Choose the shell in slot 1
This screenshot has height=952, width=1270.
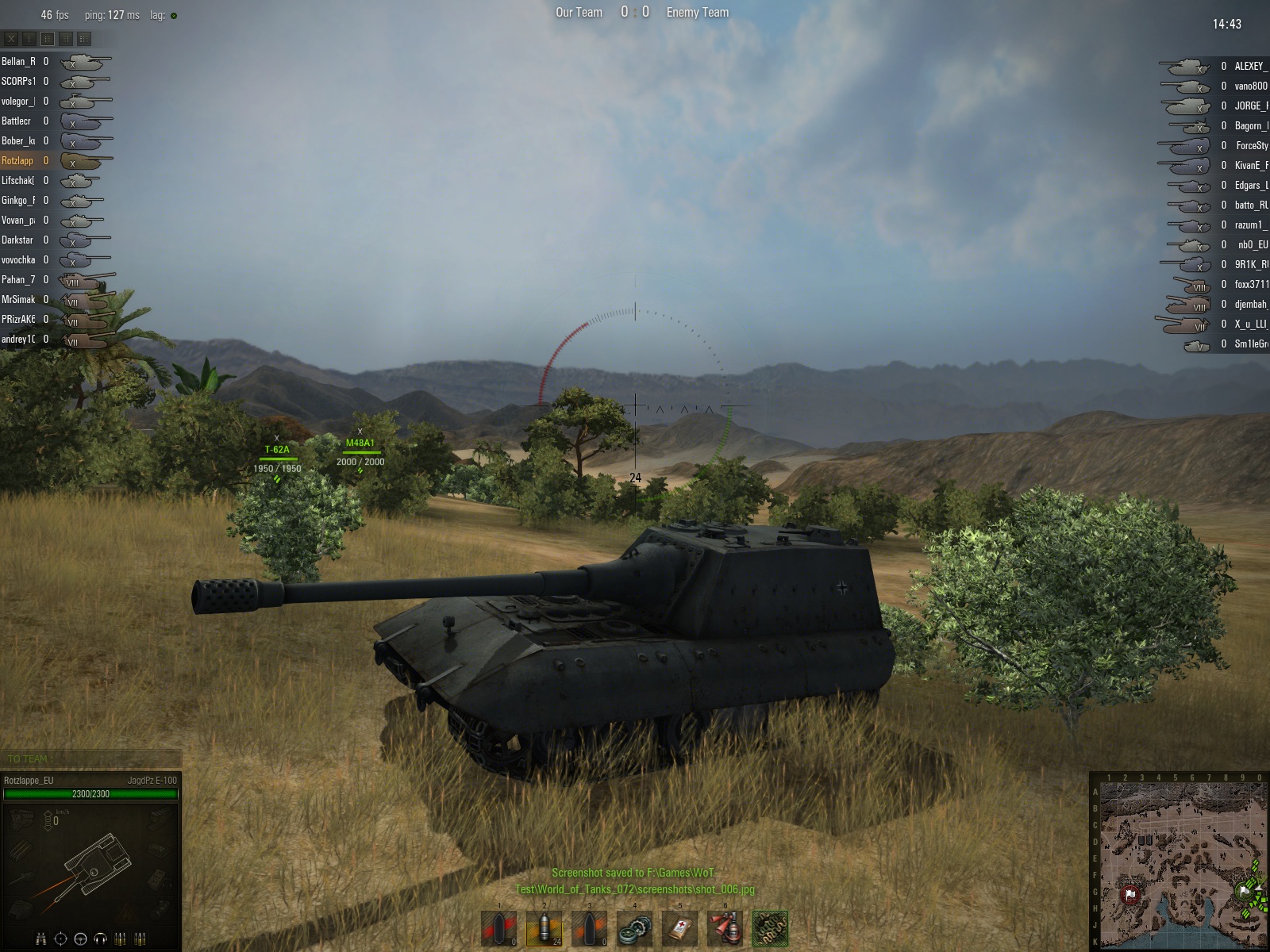click(x=498, y=927)
